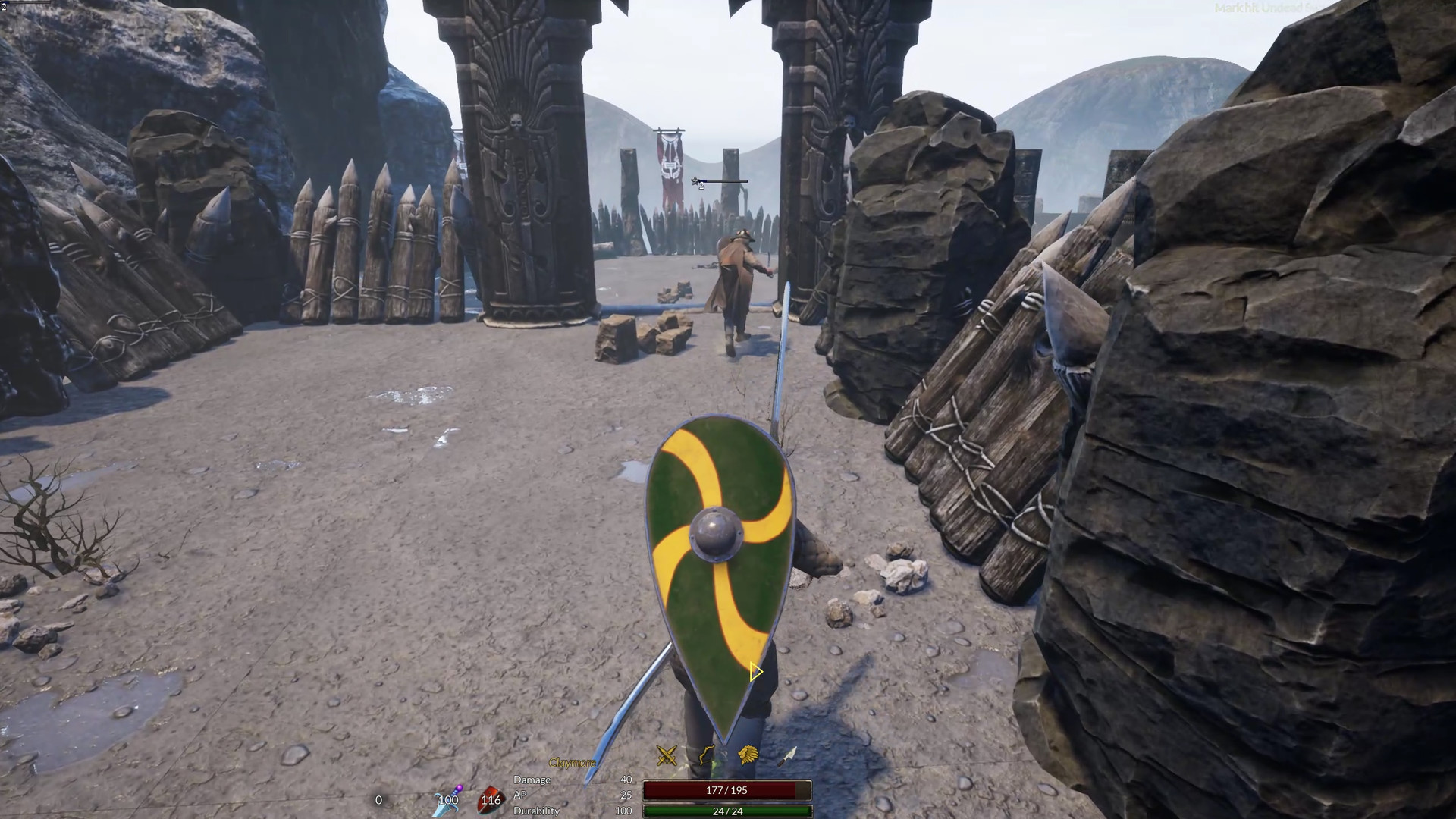Click the Durability stat showing 100
This screenshot has width=1456, height=819.
[623, 811]
